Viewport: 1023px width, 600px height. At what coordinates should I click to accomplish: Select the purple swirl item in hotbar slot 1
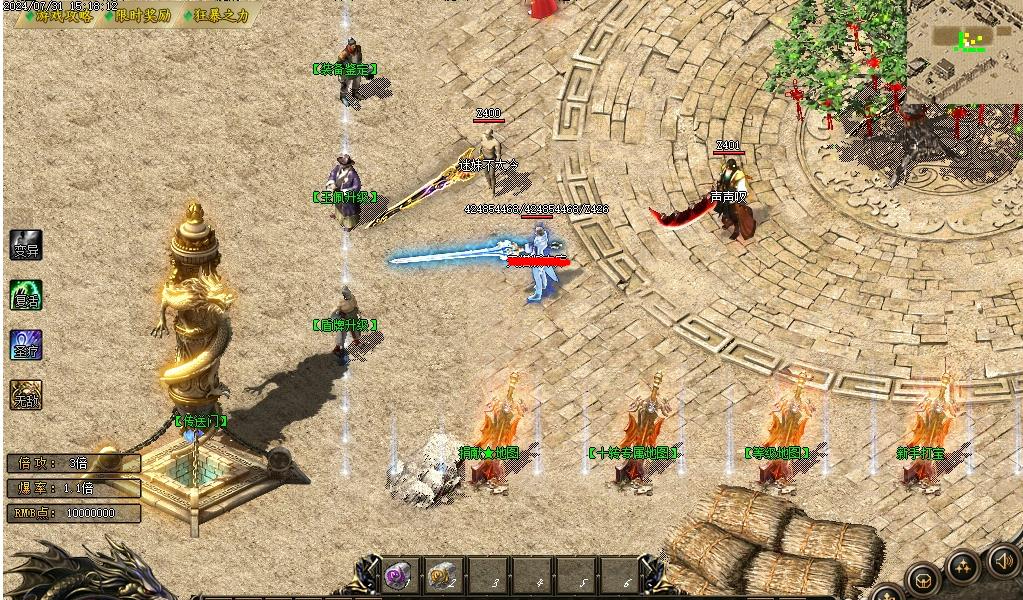pos(398,575)
